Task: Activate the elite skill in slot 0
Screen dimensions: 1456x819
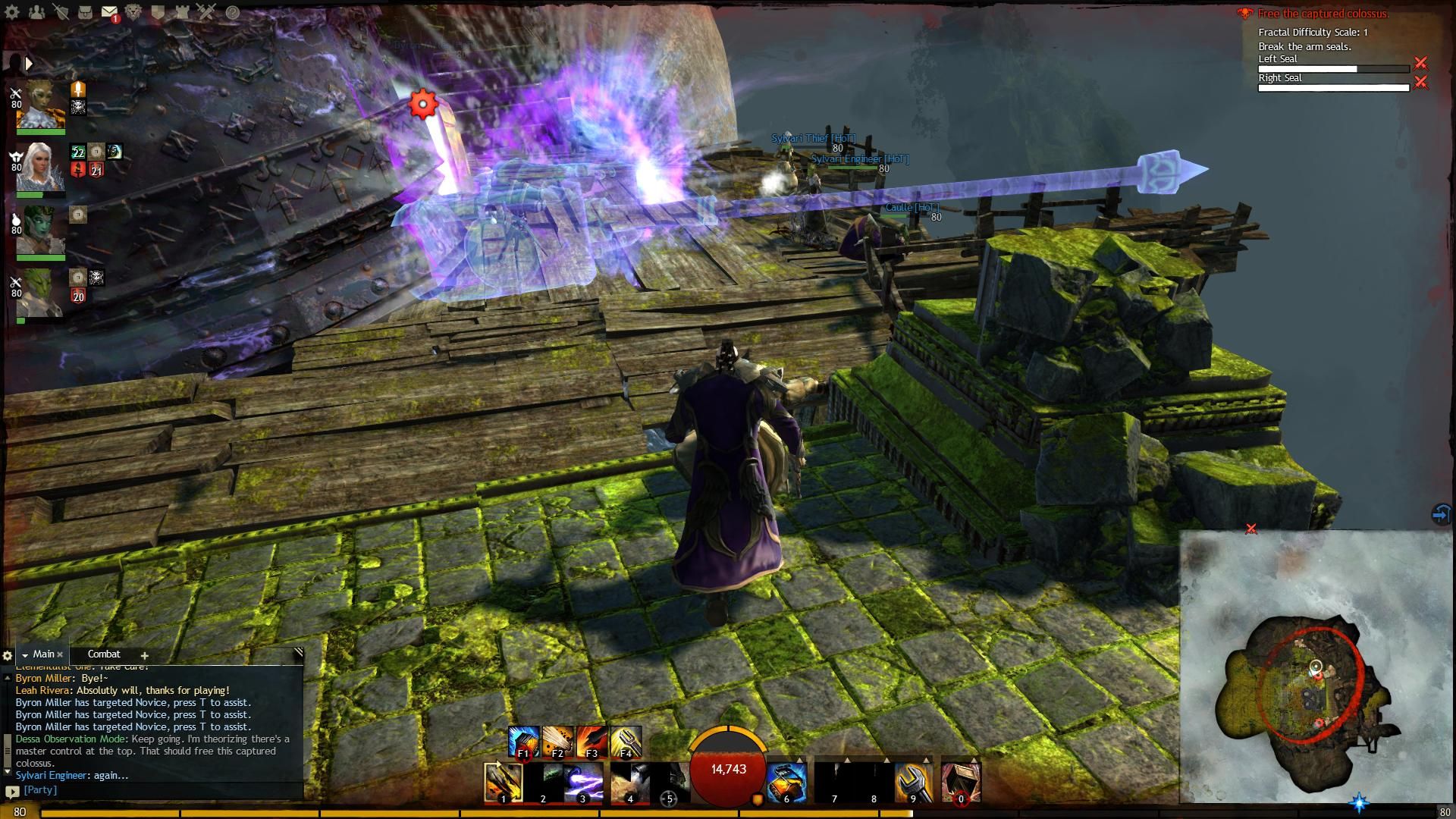Action: coord(960,783)
